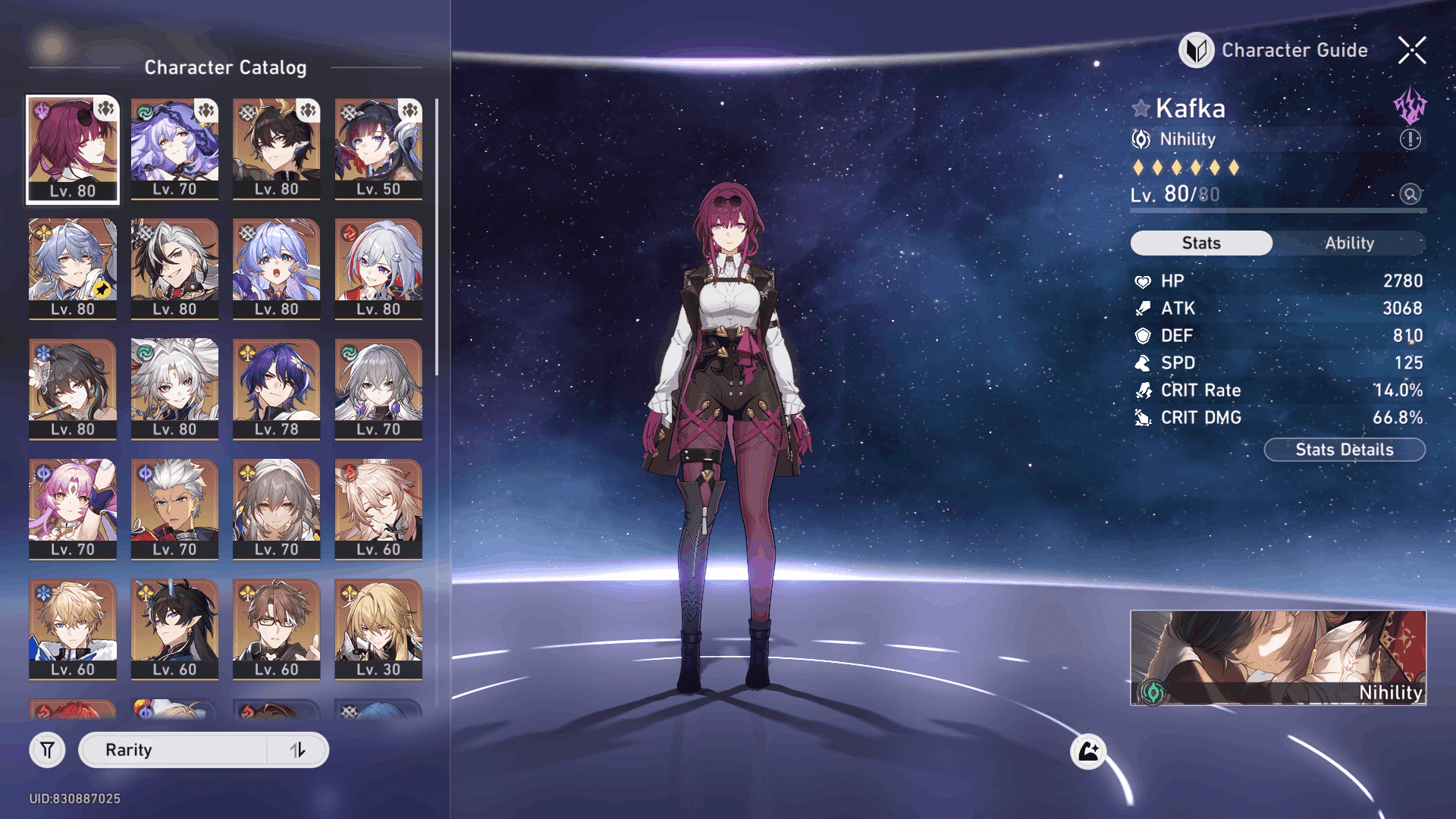This screenshot has height=819, width=1456.
Task: Open the level magnifier preview icon
Action: pyautogui.click(x=1410, y=194)
